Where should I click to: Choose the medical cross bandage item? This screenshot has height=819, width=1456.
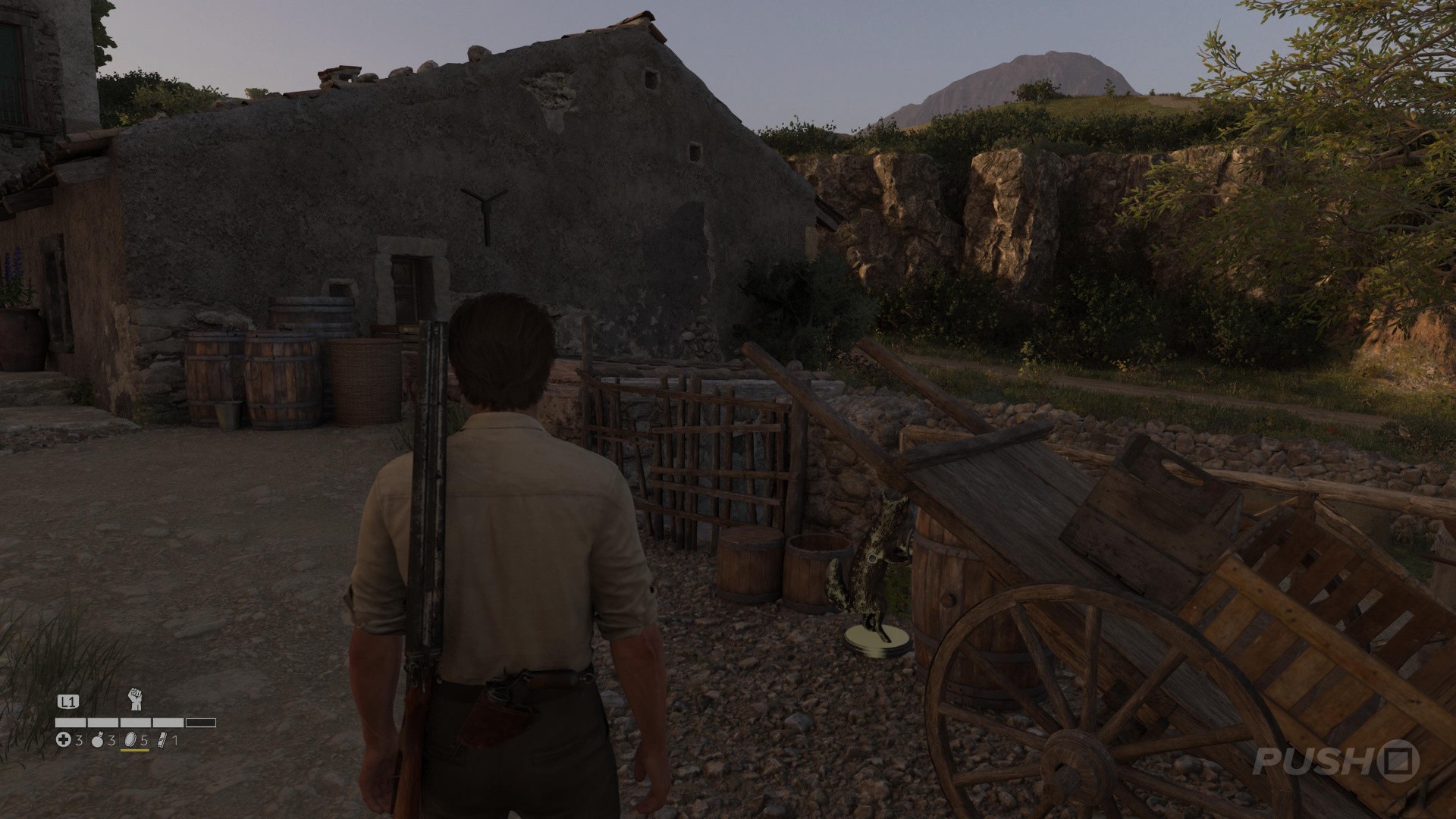point(64,740)
